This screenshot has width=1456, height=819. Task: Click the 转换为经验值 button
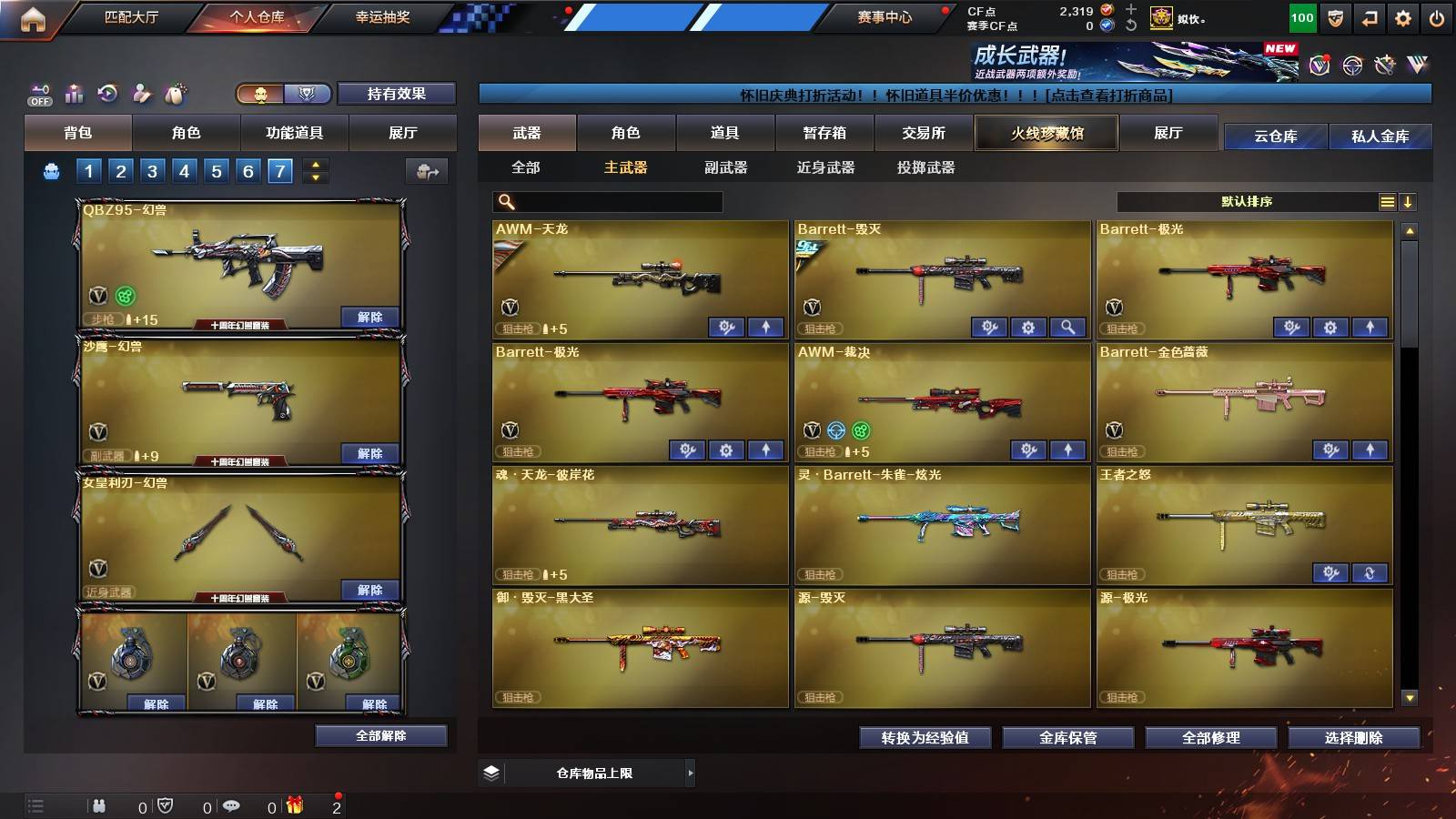pos(925,738)
